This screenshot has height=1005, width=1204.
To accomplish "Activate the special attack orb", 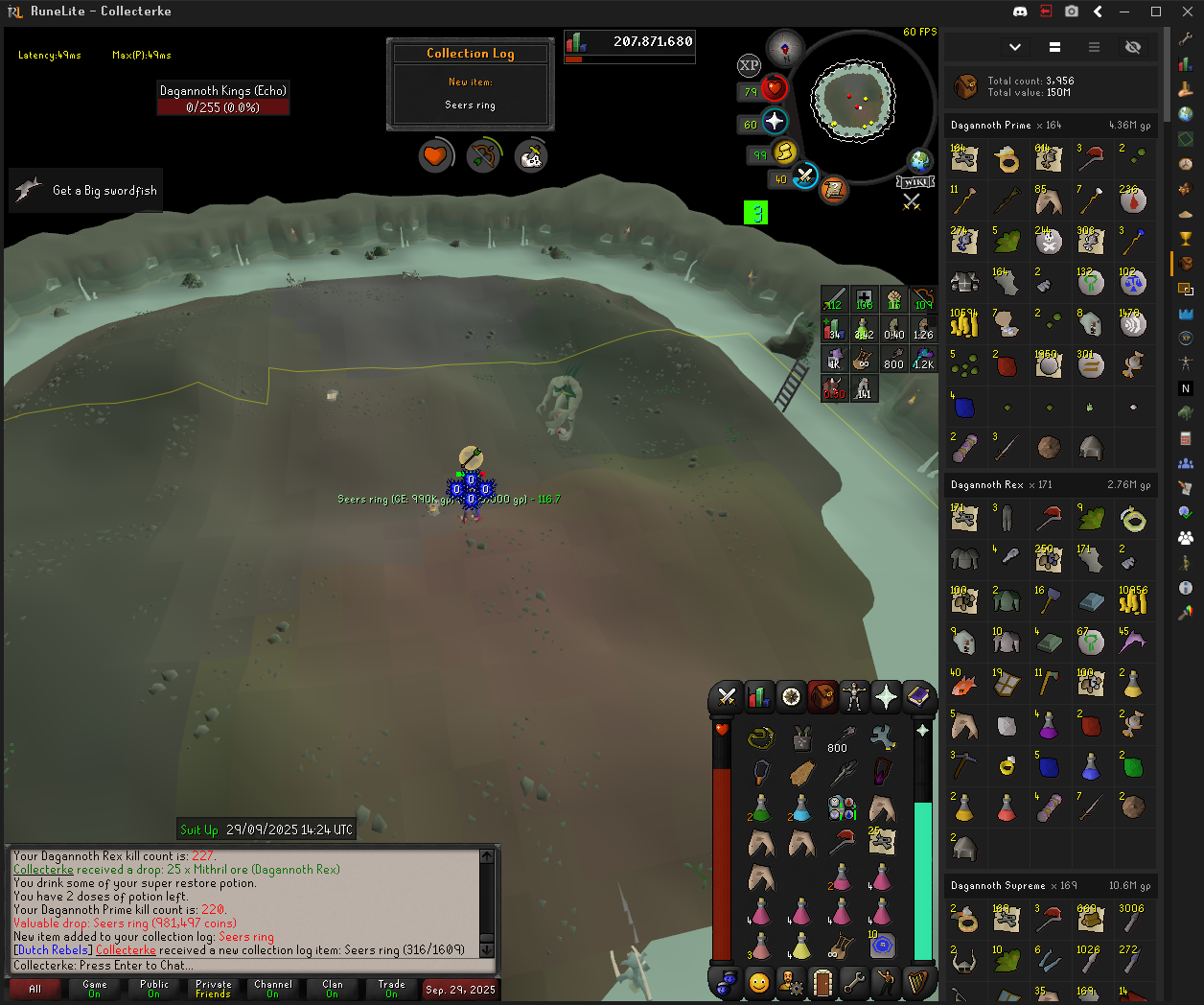I will coord(805,177).
